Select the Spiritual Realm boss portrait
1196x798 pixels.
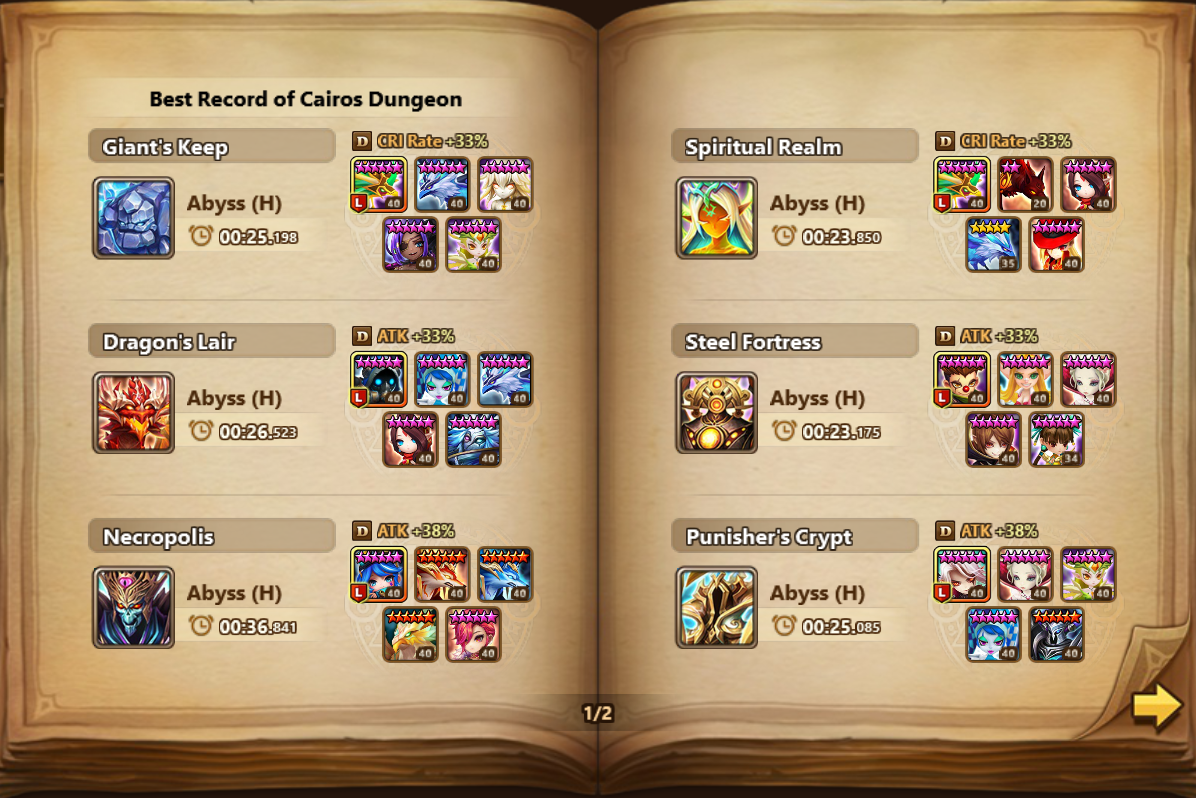coord(716,218)
